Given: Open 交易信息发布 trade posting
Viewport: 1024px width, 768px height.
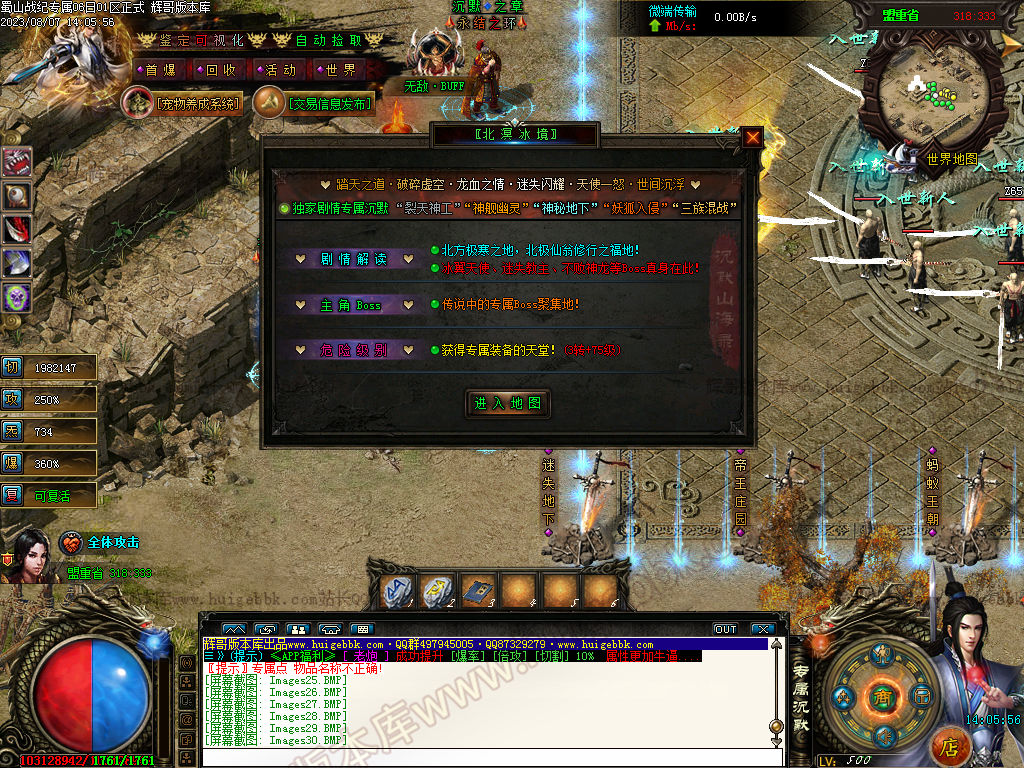Looking at the screenshot, I should (314, 102).
